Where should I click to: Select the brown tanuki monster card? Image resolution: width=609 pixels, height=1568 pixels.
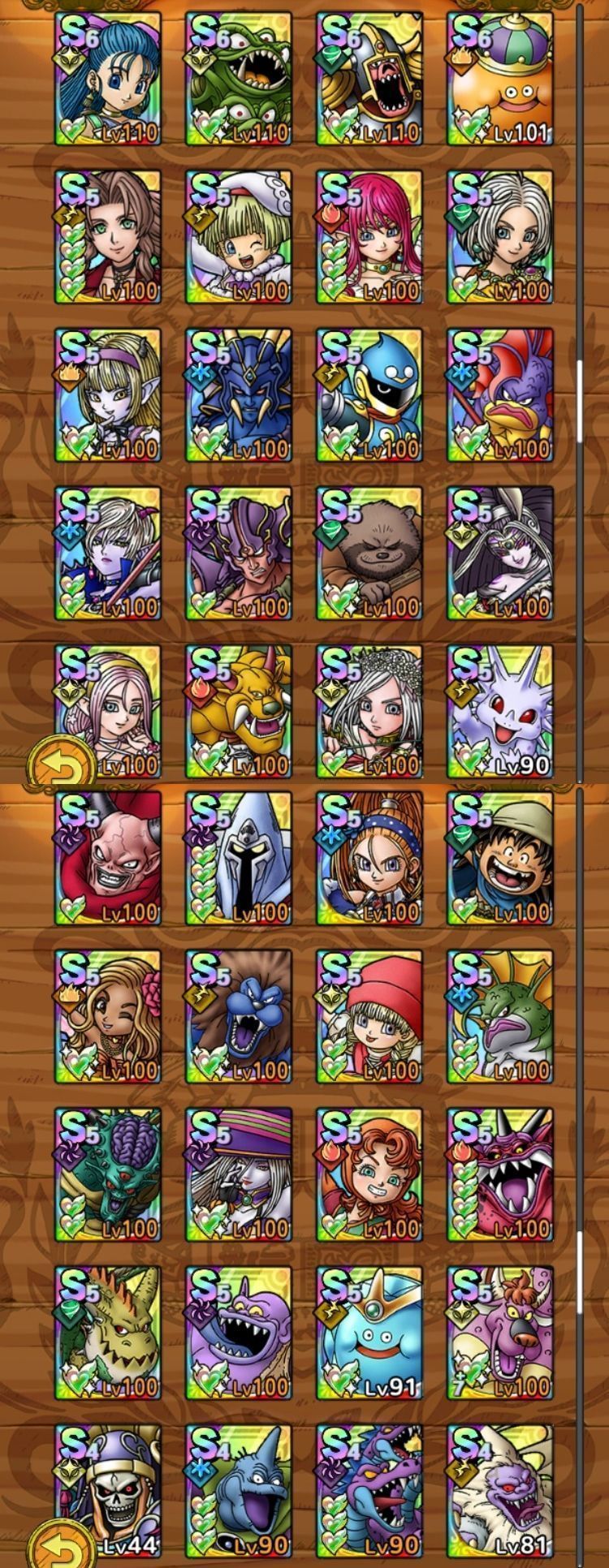[x=369, y=553]
